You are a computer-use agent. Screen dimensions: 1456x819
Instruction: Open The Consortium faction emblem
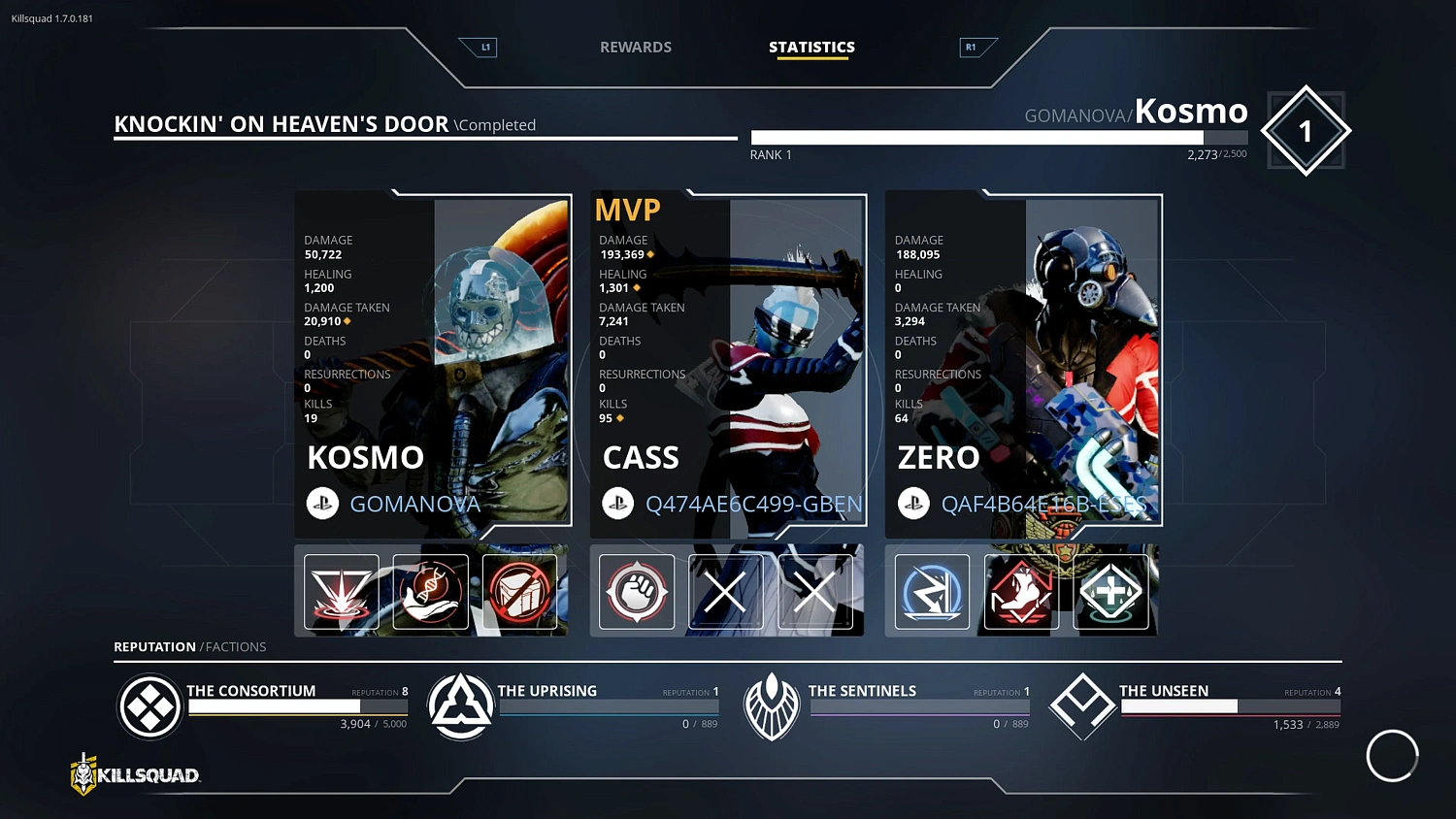tap(149, 707)
